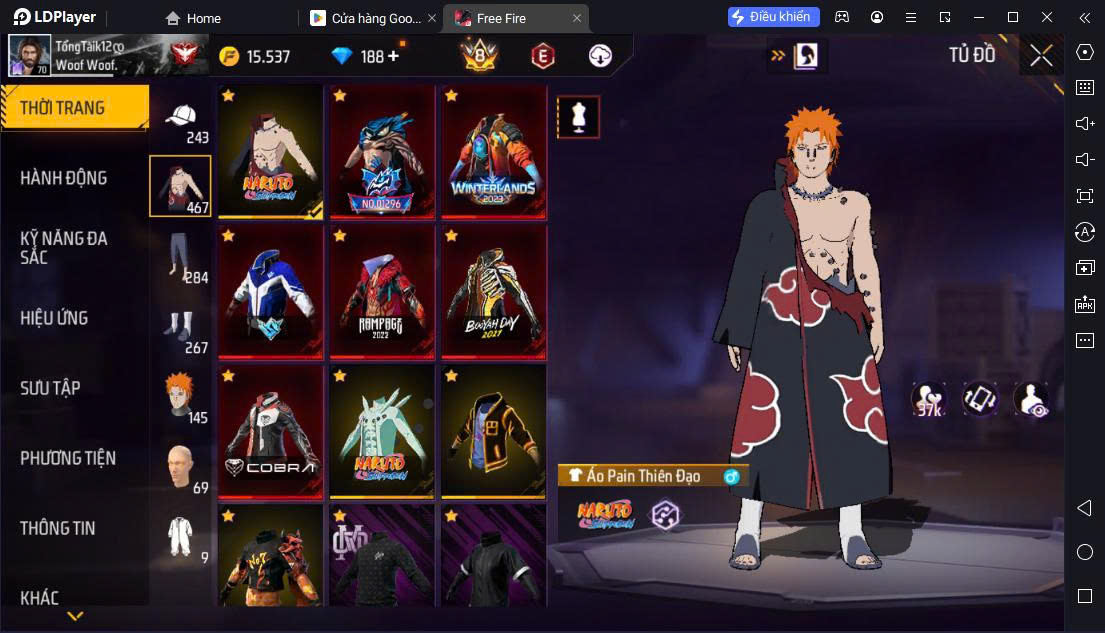This screenshot has width=1105, height=633.
Task: Select the Rampage 2022 top
Action: tap(381, 291)
